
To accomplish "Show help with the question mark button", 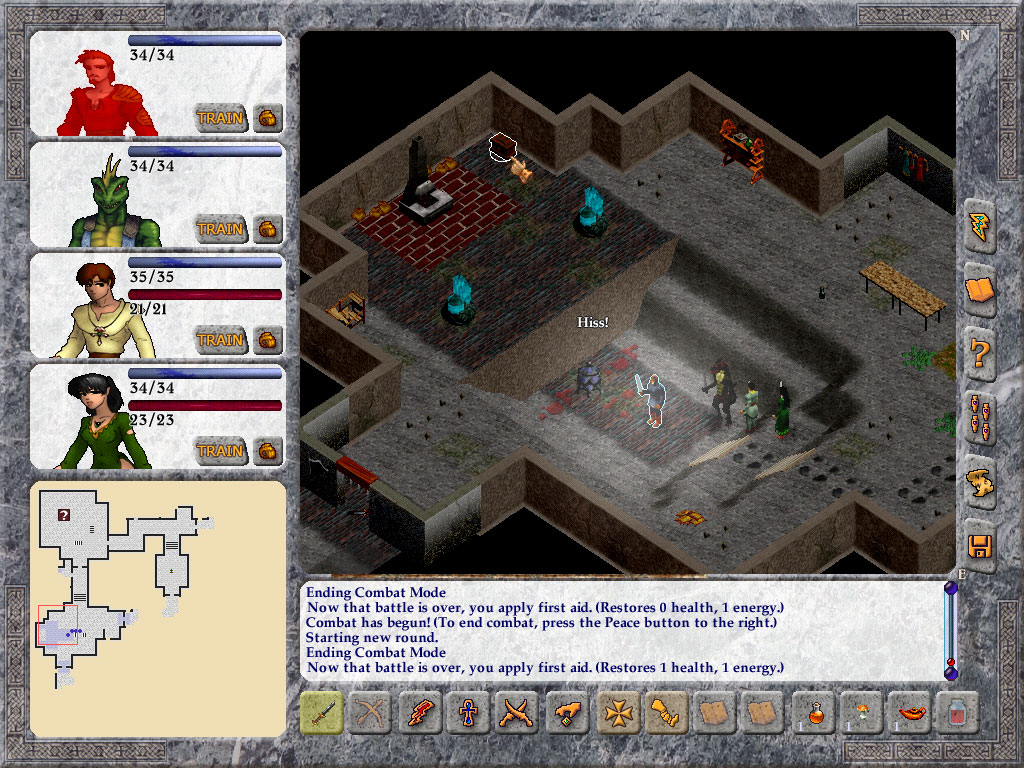I will (980, 354).
